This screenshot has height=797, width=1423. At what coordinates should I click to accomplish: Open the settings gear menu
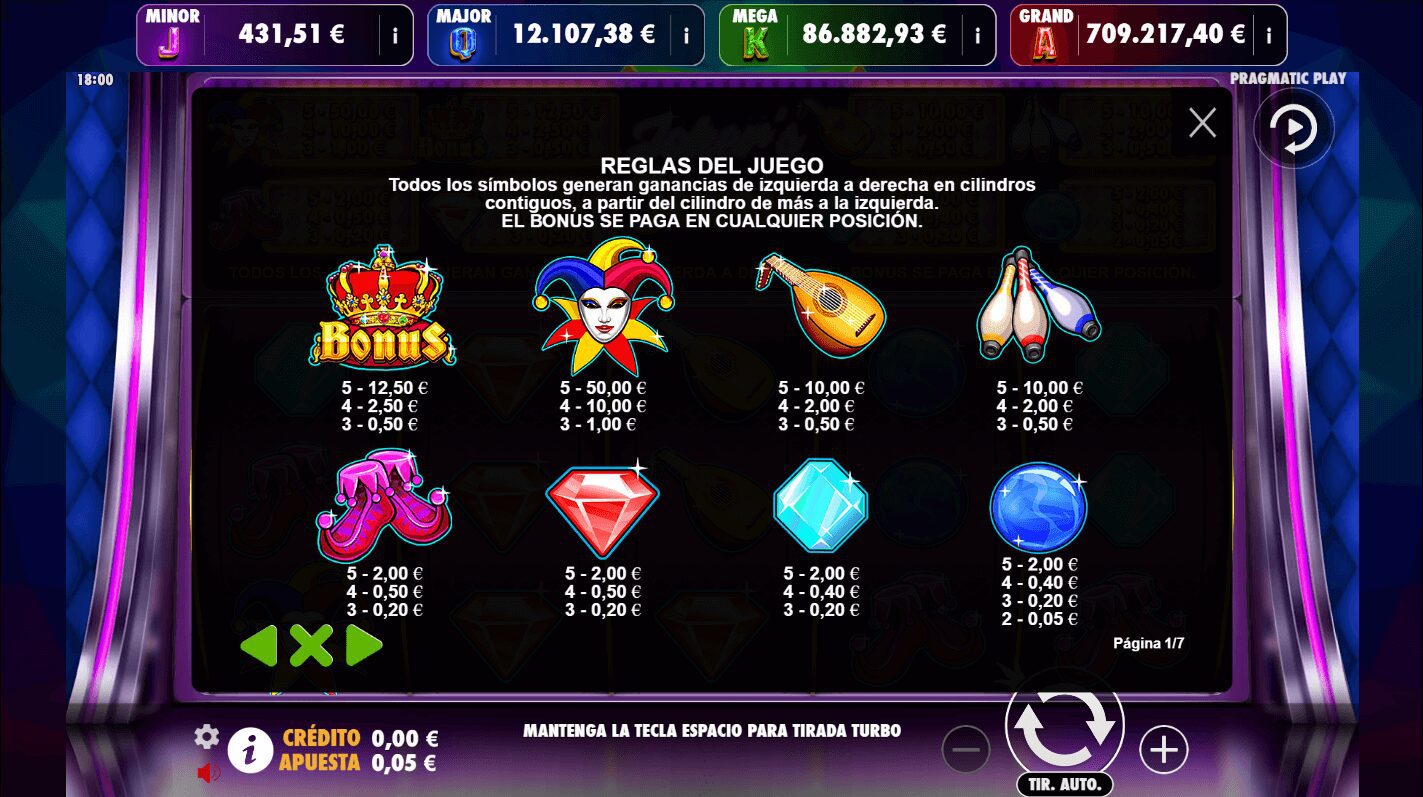207,736
